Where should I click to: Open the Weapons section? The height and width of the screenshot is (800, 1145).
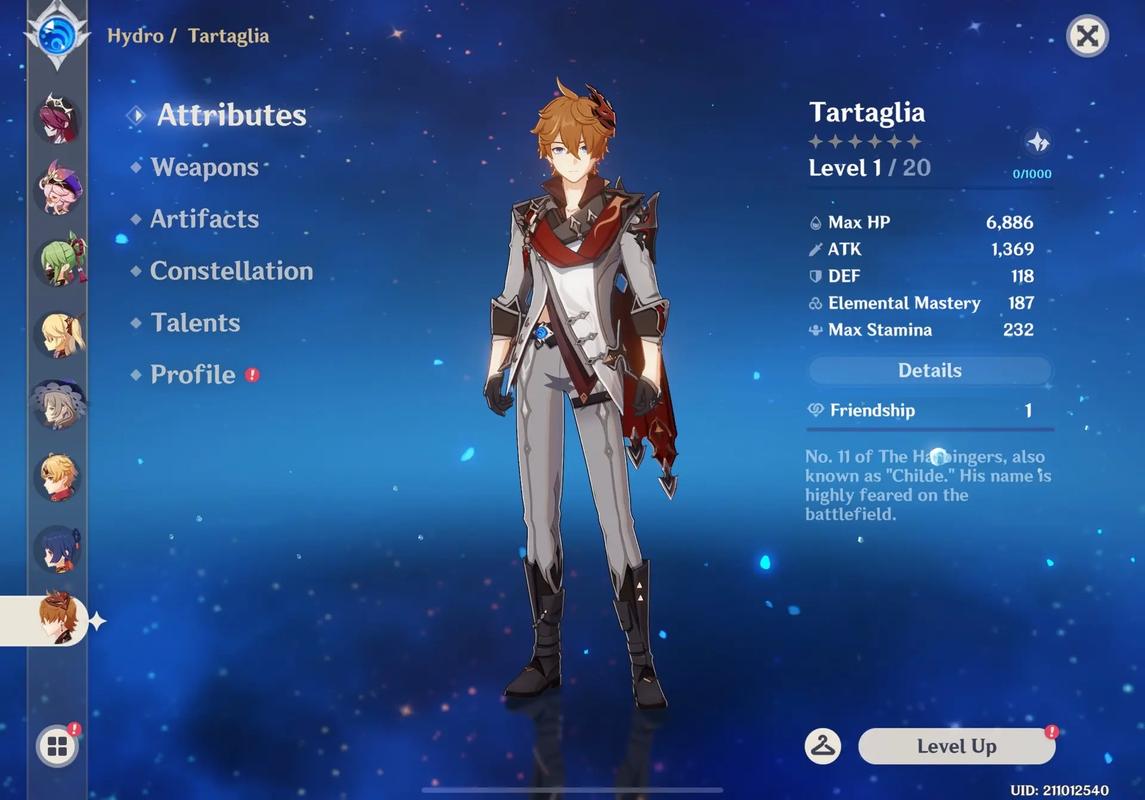pos(204,167)
